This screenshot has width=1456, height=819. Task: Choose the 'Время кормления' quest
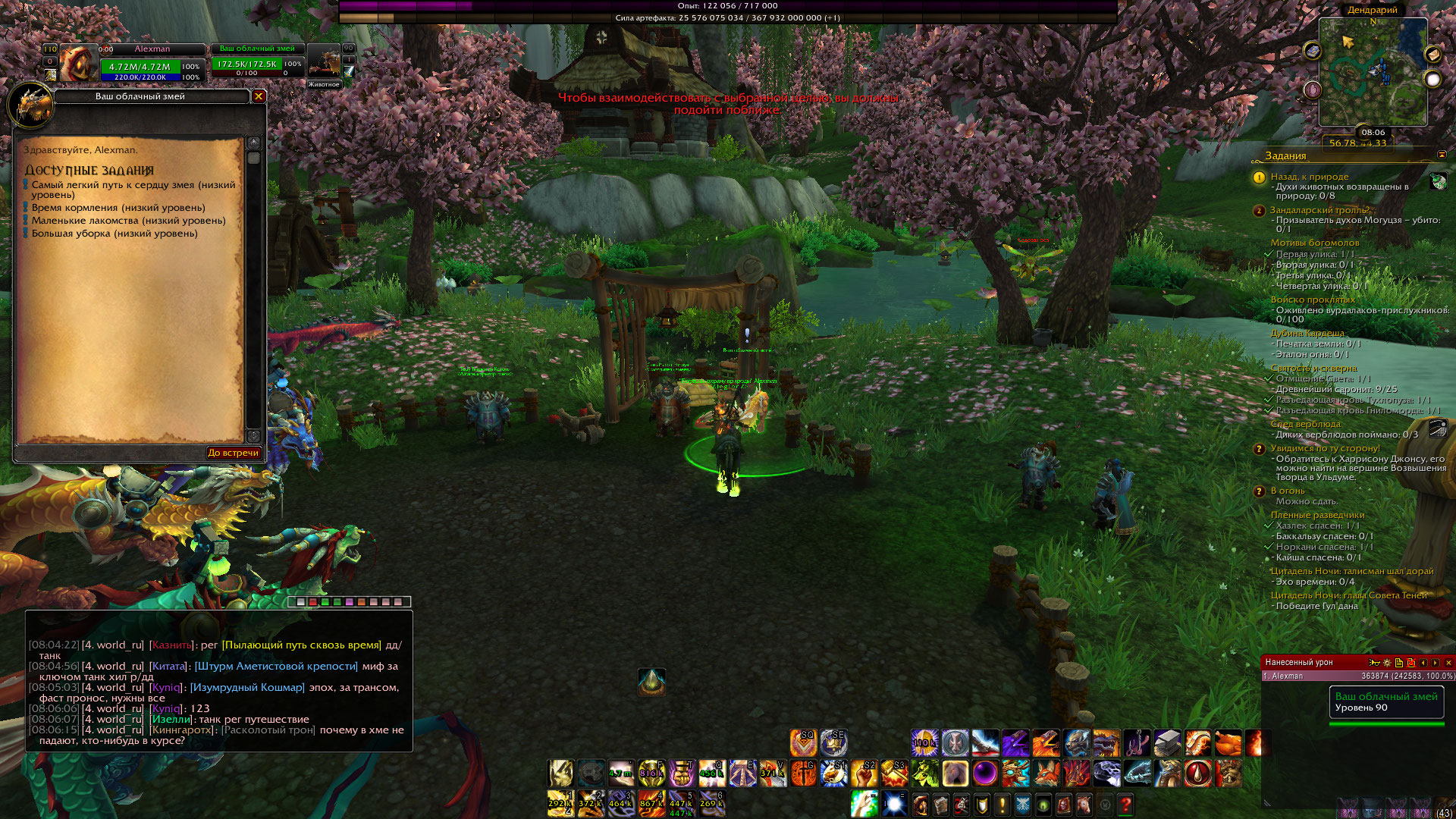[118, 208]
